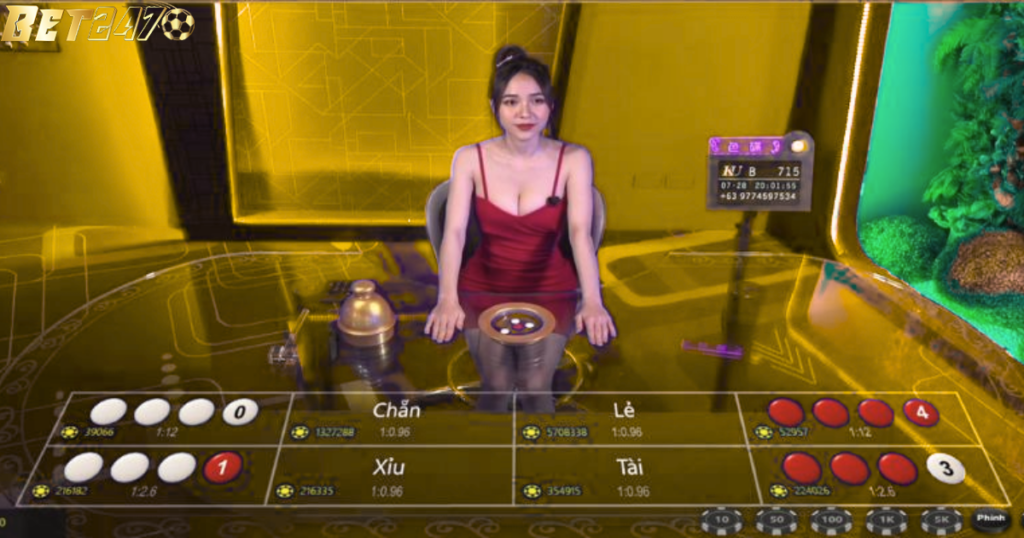
Task: Select the 1K chip
Action: tap(886, 521)
